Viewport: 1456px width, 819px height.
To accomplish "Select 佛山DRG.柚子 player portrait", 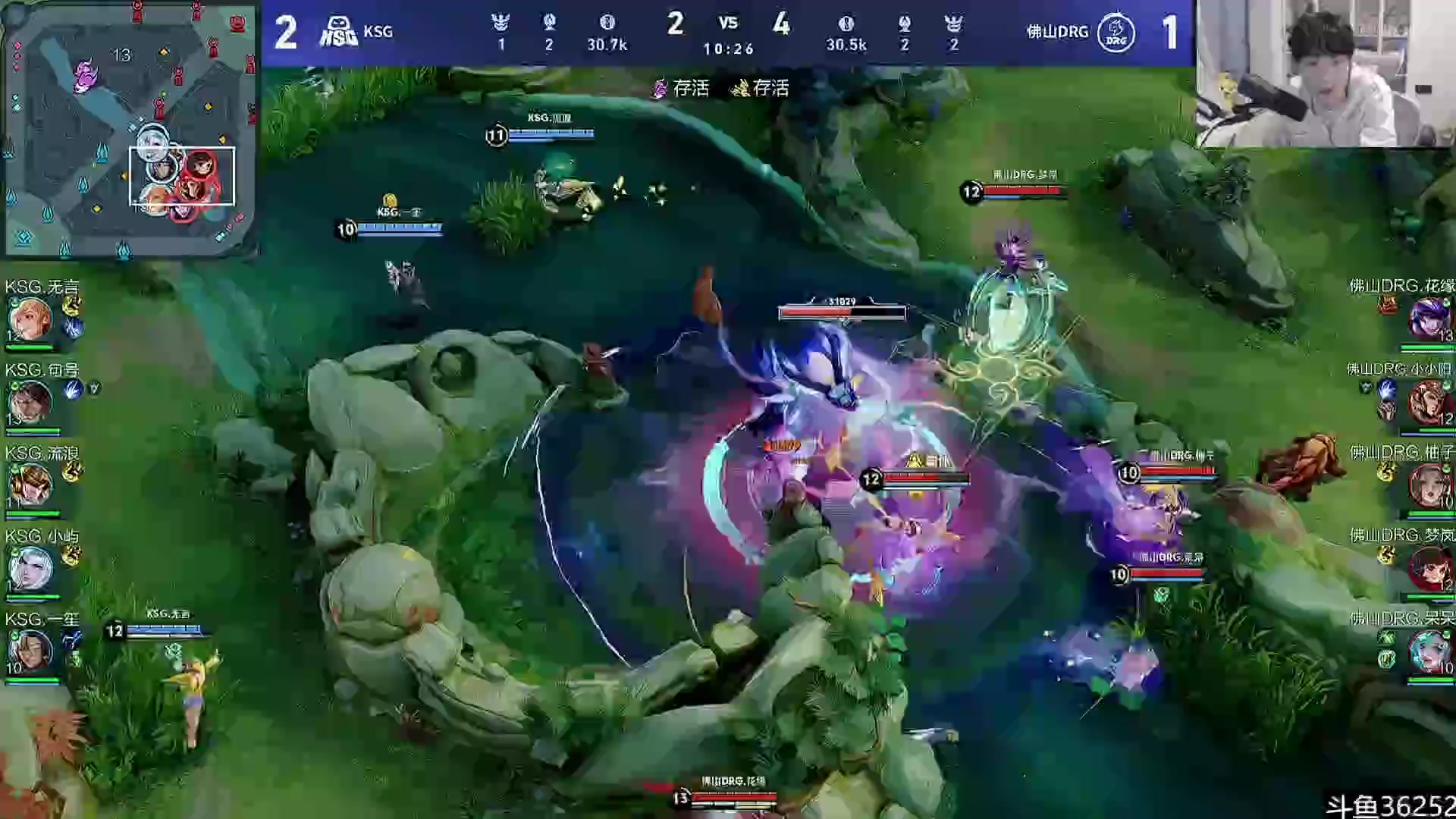I will click(x=1429, y=485).
